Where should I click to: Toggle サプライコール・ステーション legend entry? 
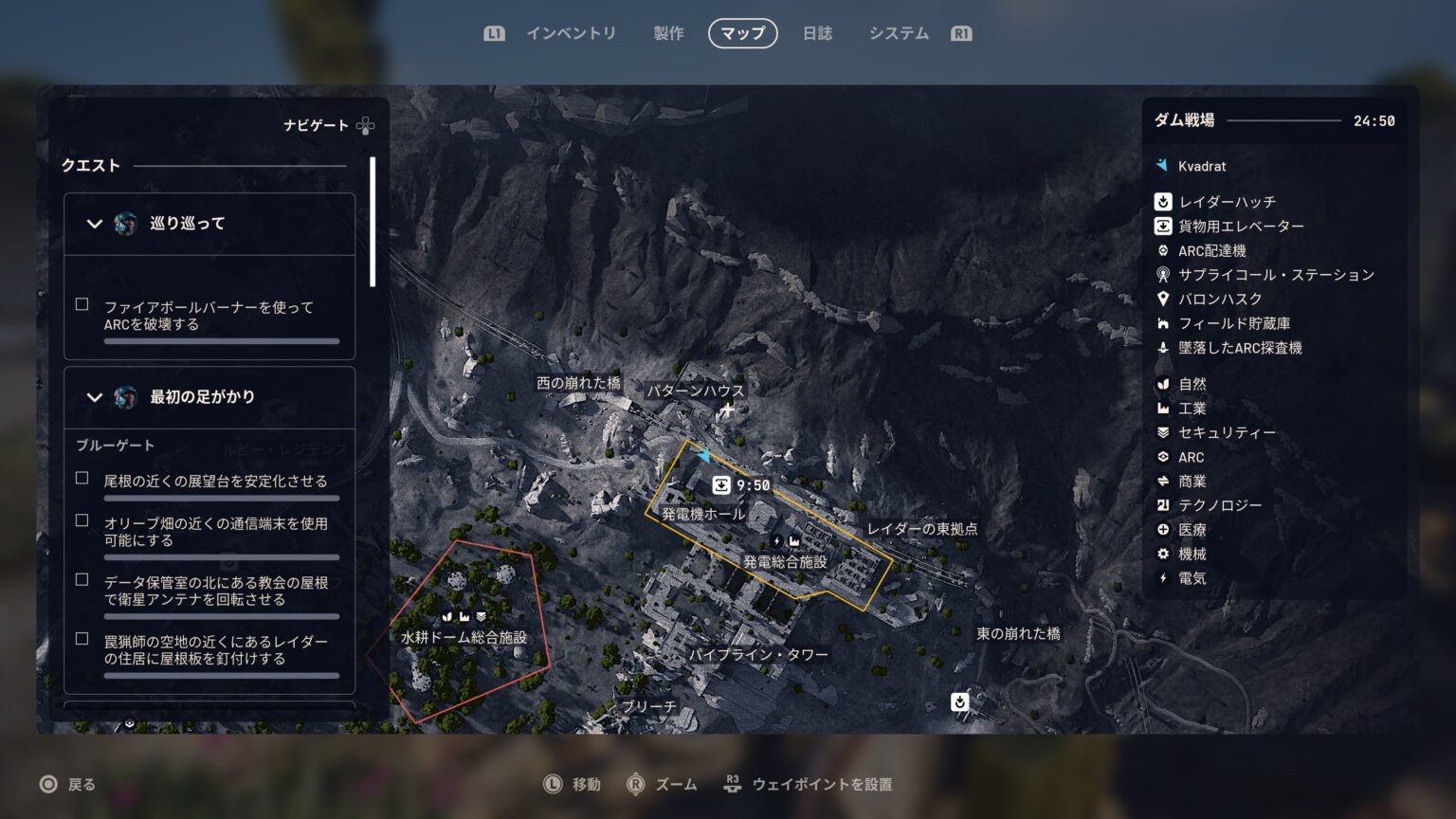(x=1275, y=275)
